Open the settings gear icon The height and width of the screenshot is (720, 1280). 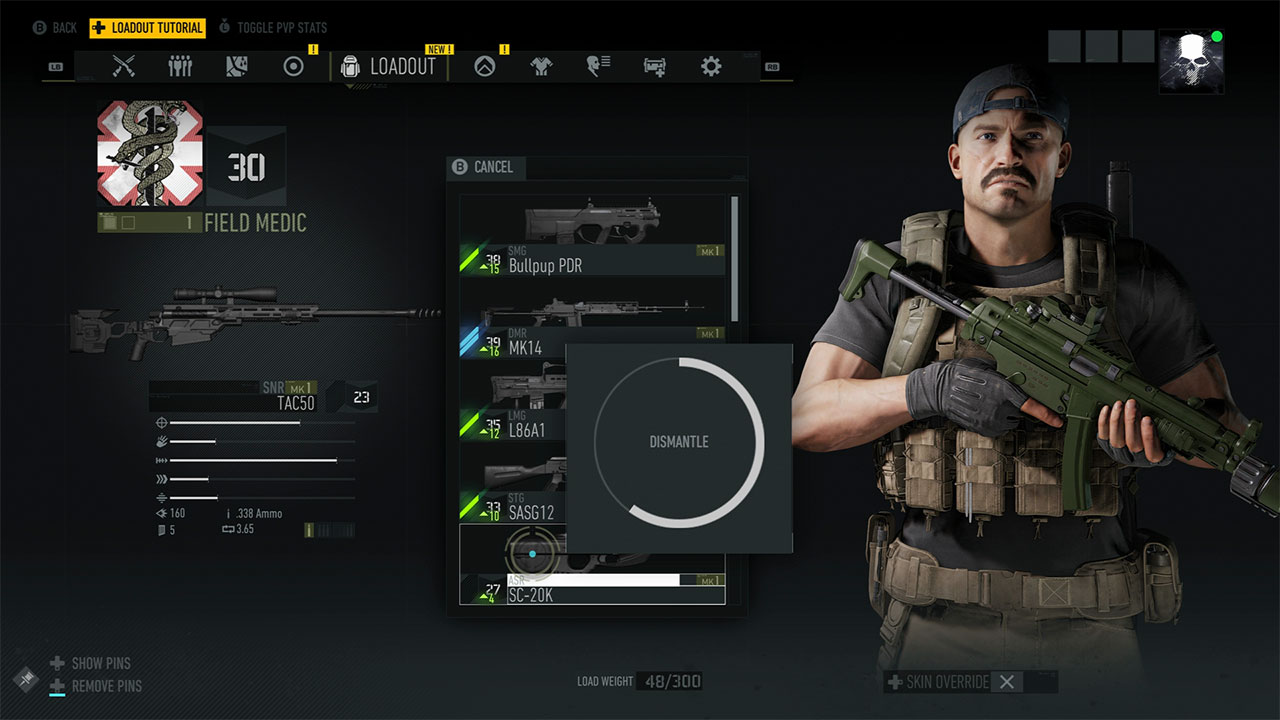coord(710,66)
